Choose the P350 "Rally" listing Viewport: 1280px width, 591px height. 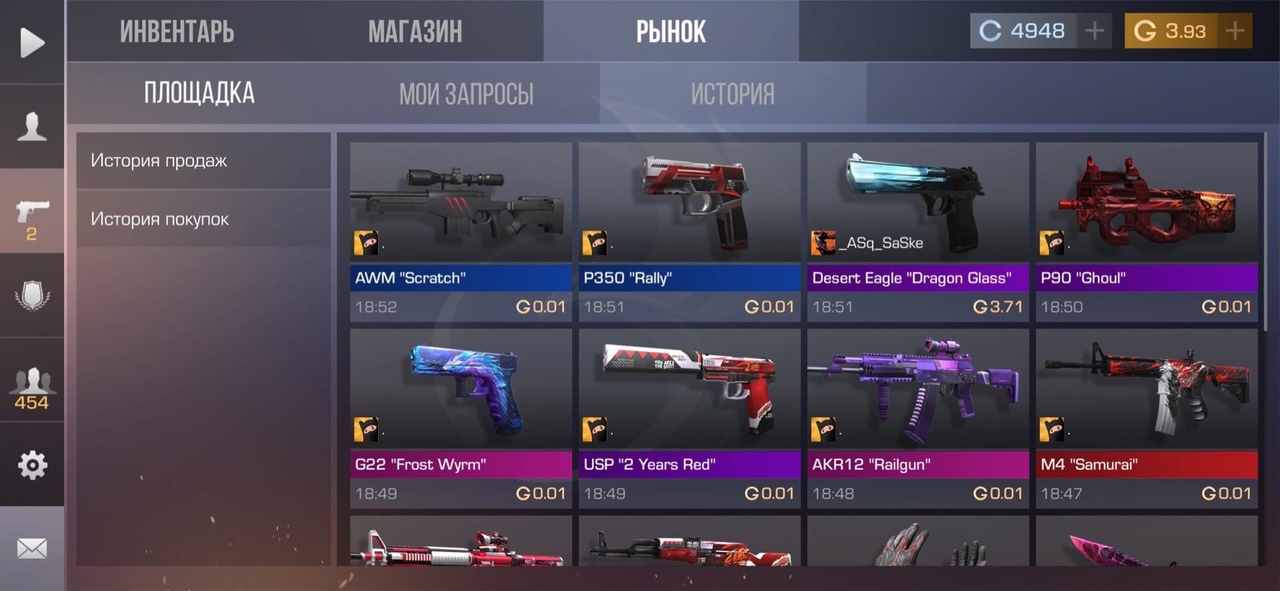[x=689, y=231]
